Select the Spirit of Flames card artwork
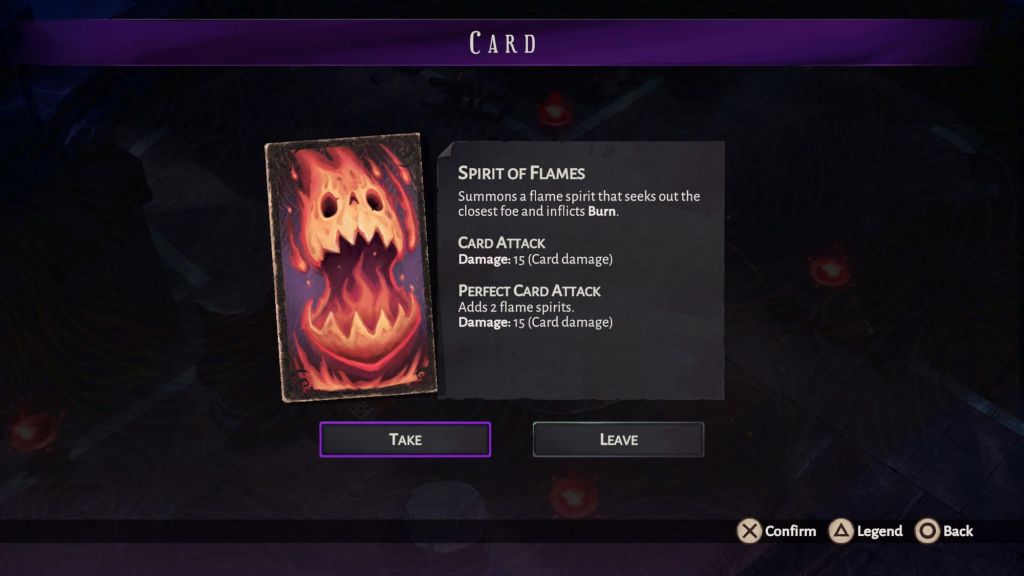Screen dimensions: 1024x576 (x=353, y=268)
